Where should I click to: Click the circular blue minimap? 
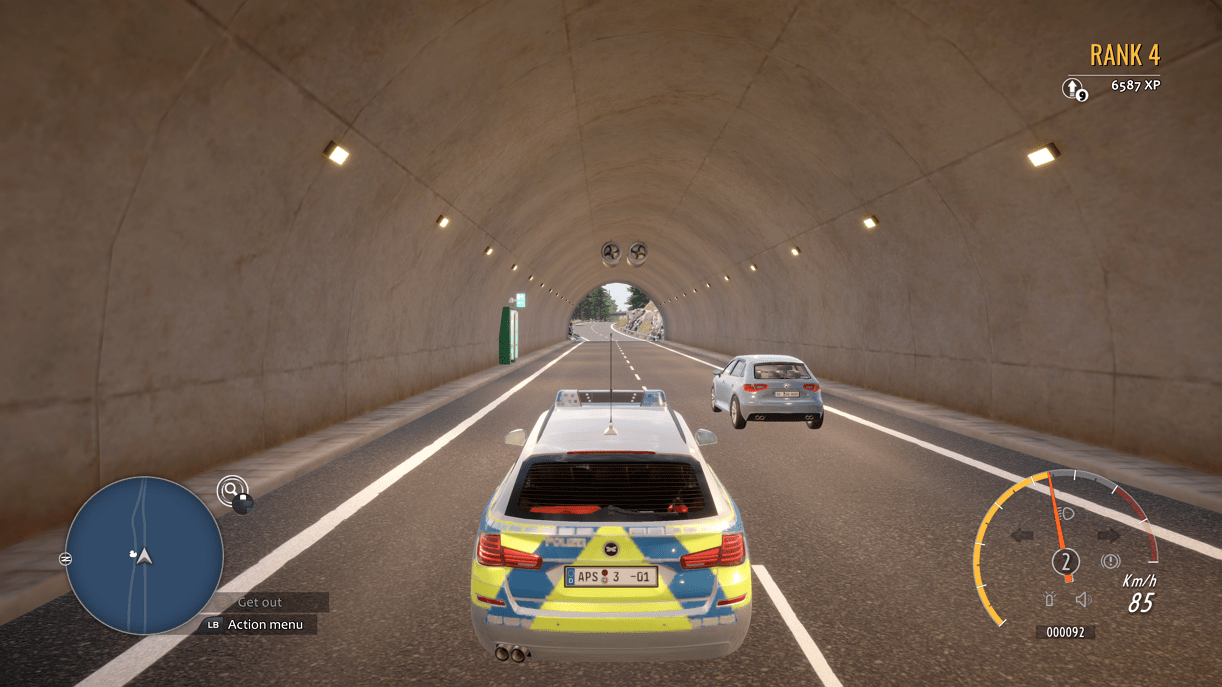point(144,555)
